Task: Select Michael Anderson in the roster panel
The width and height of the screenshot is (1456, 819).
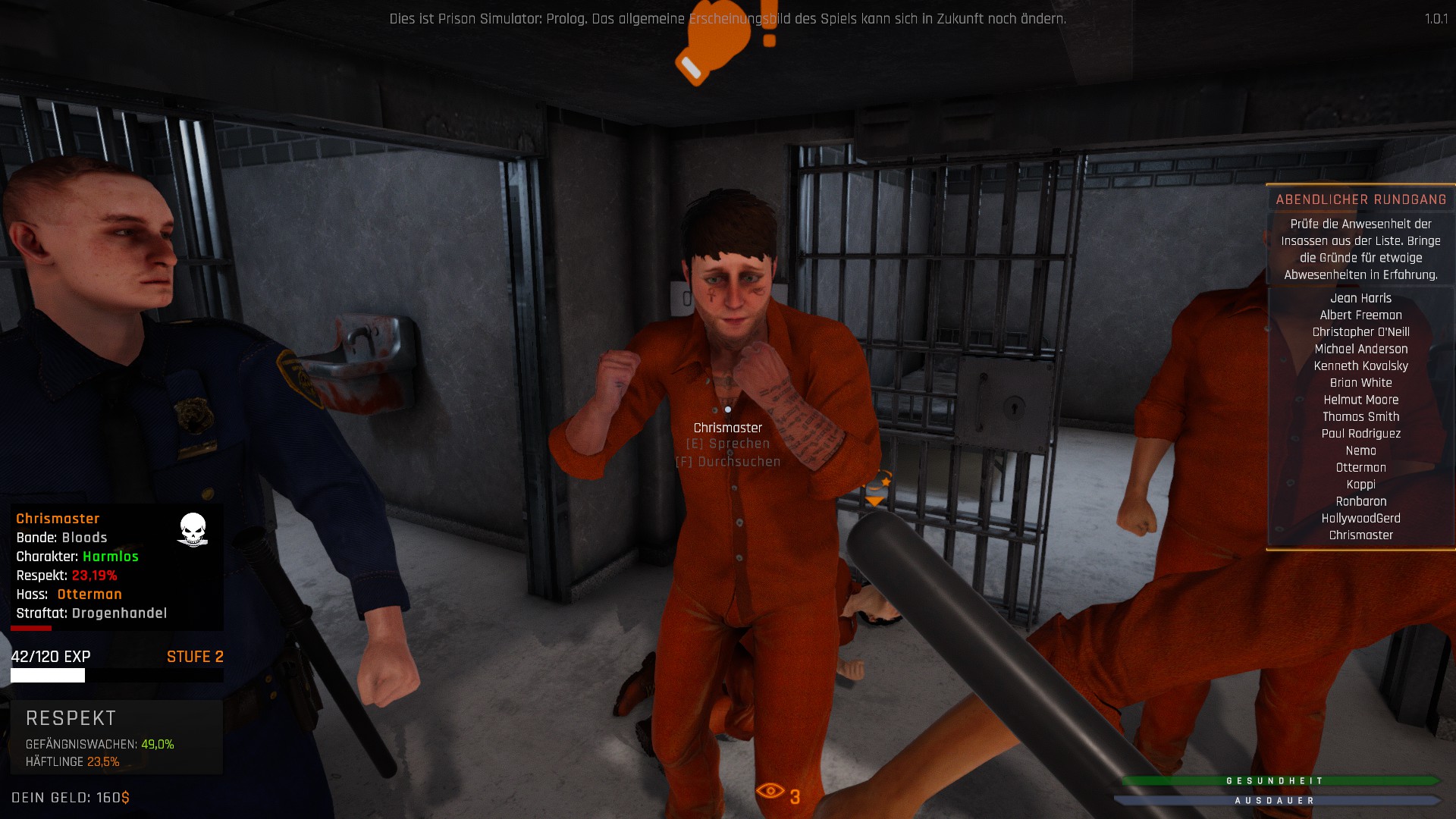Action: tap(1361, 349)
